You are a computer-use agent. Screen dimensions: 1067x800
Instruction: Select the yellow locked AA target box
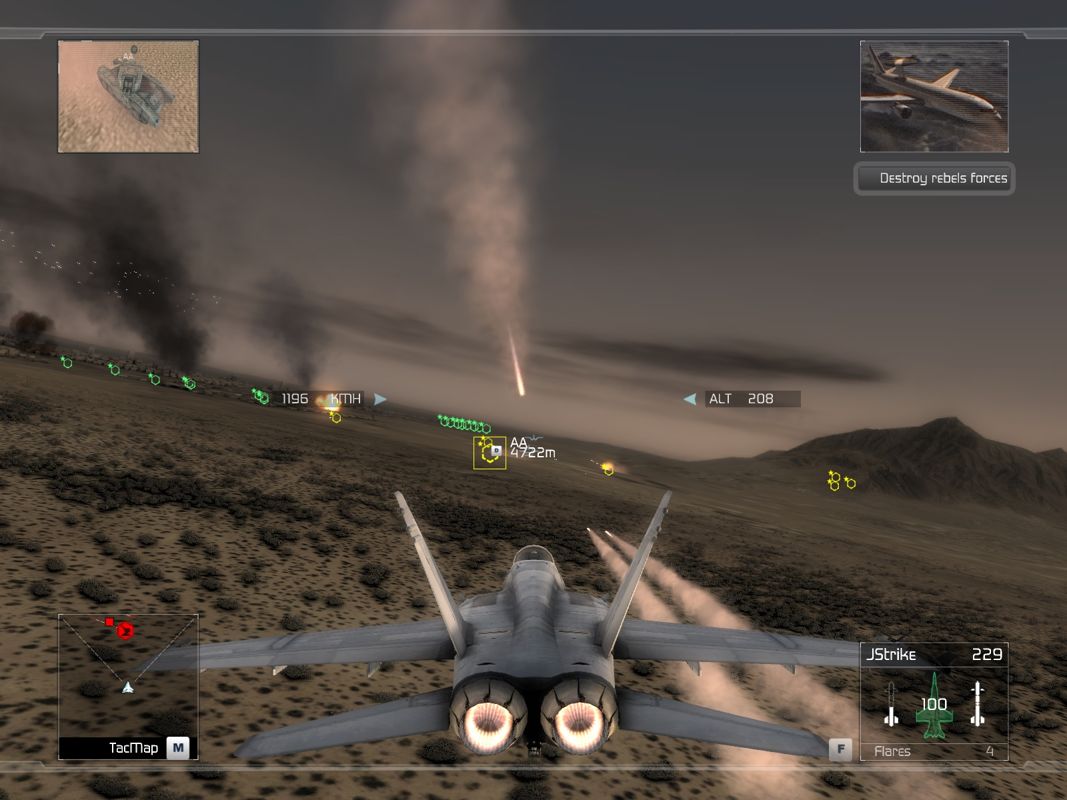tap(490, 452)
